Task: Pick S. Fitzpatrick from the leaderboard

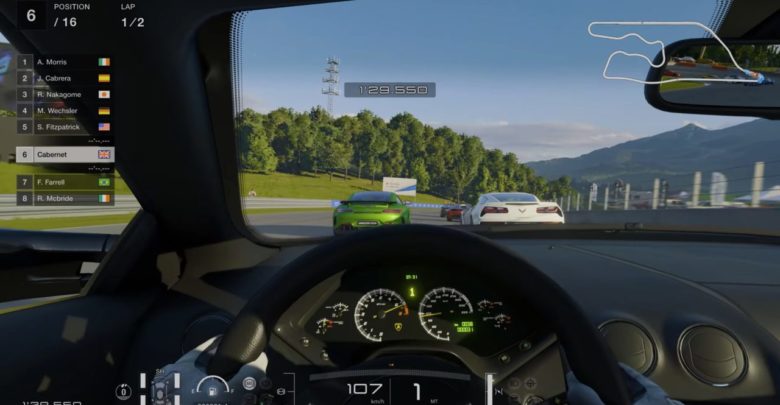Action: [x=64, y=127]
